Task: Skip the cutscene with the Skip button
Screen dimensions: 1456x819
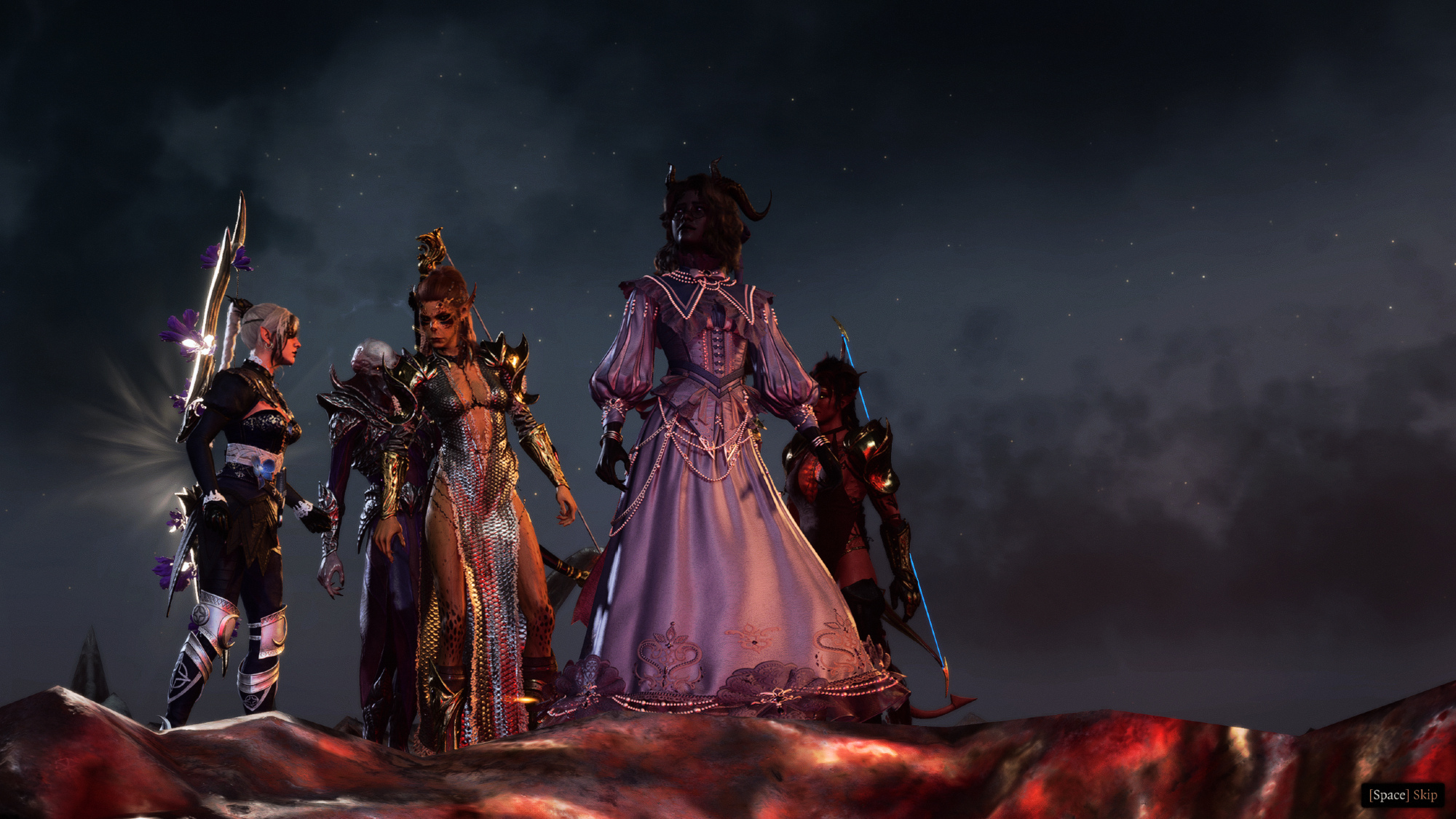Action: coord(1403,794)
